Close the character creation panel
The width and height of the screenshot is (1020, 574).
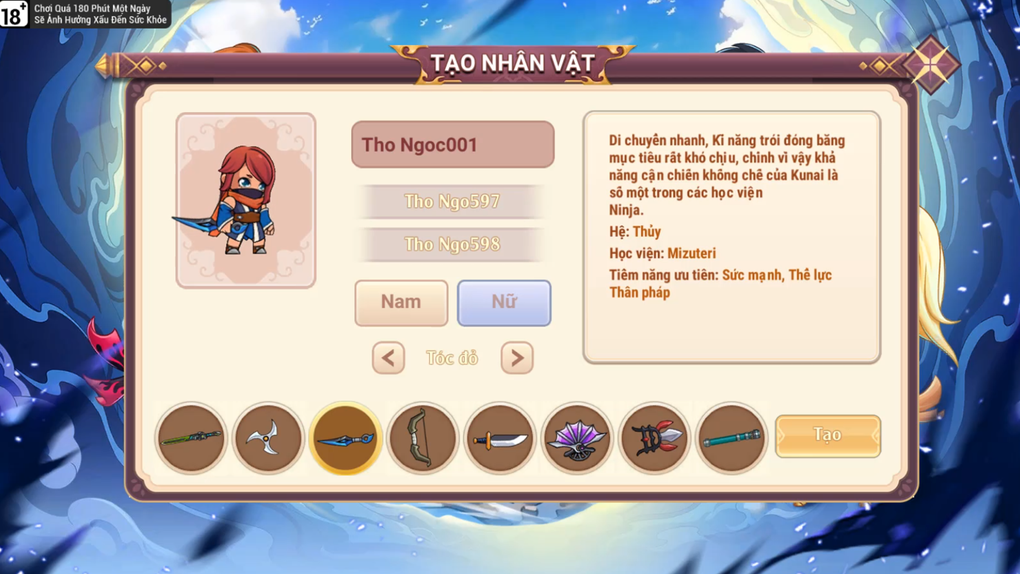930,65
